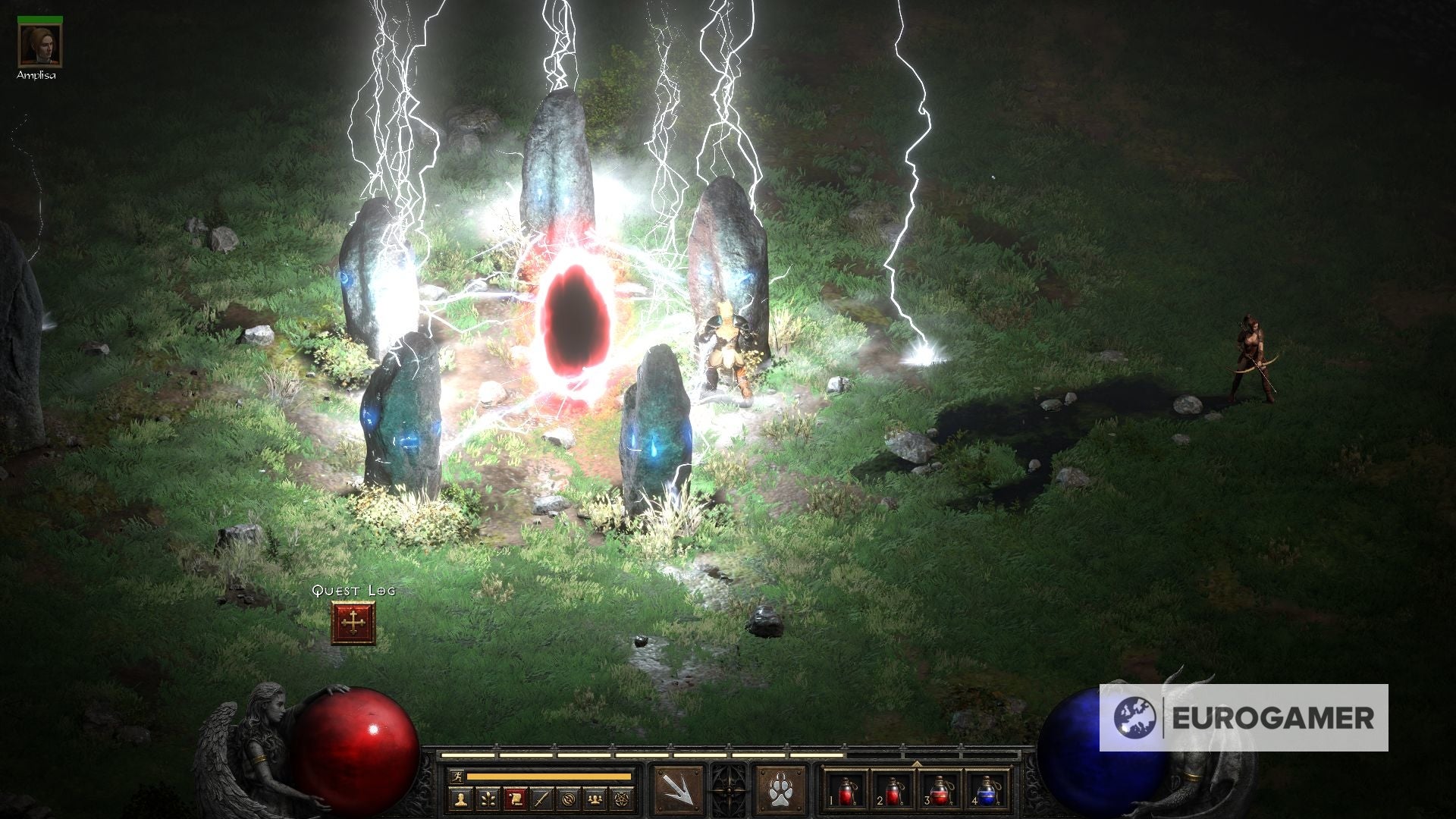Viewport: 1456px width, 819px height.
Task: Open the Character screen via bust icon
Action: 461,799
